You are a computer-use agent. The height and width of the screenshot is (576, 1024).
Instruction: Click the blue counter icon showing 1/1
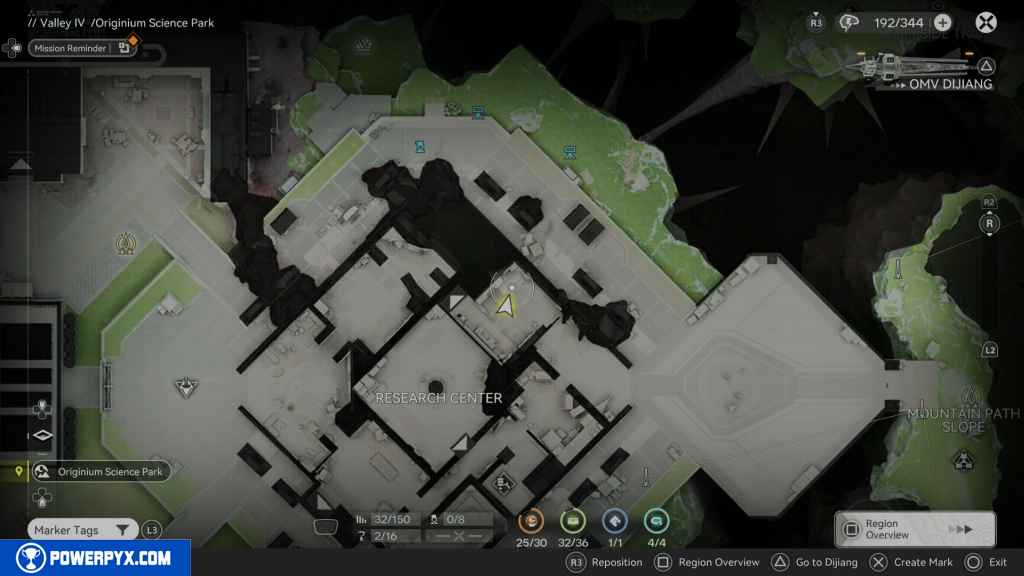pyautogui.click(x=614, y=520)
